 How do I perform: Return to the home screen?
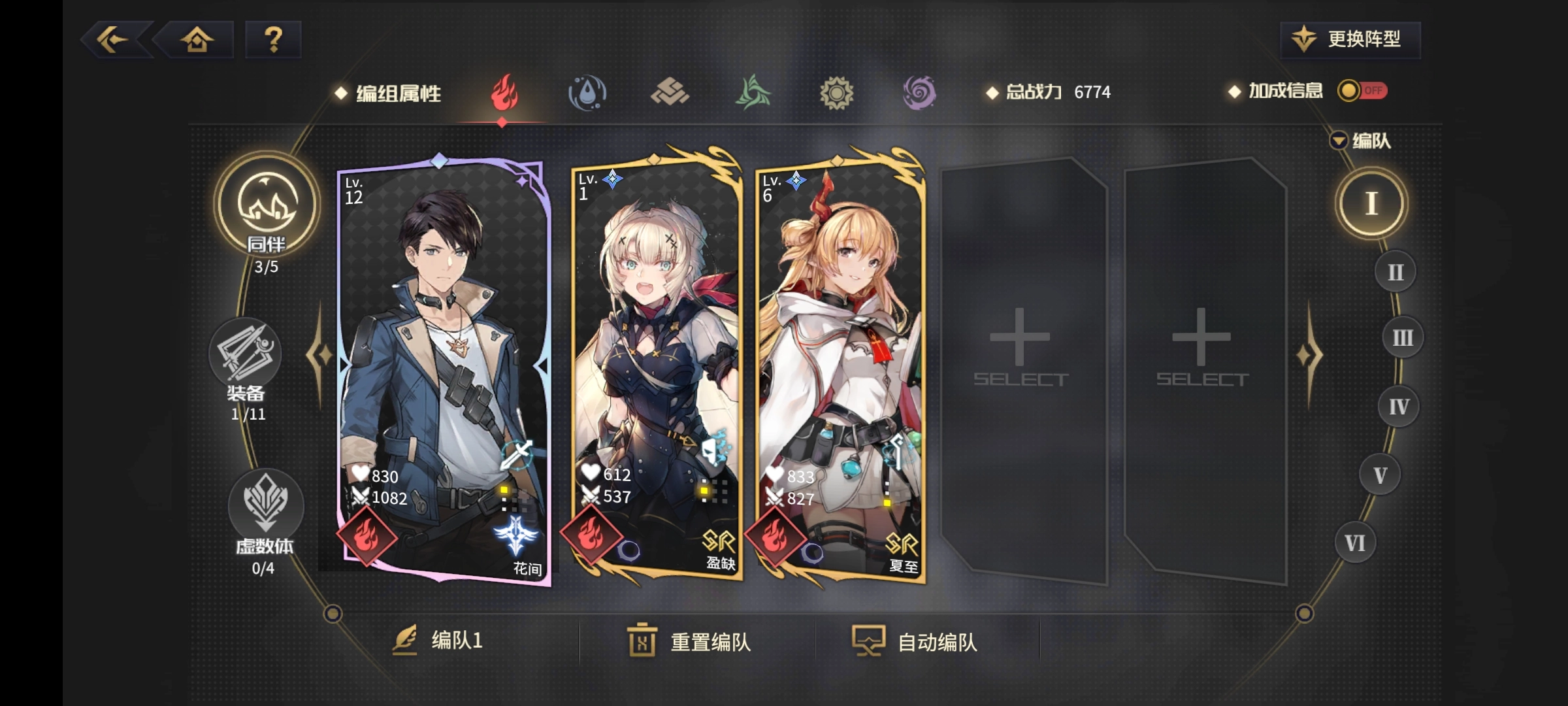pyautogui.click(x=197, y=40)
